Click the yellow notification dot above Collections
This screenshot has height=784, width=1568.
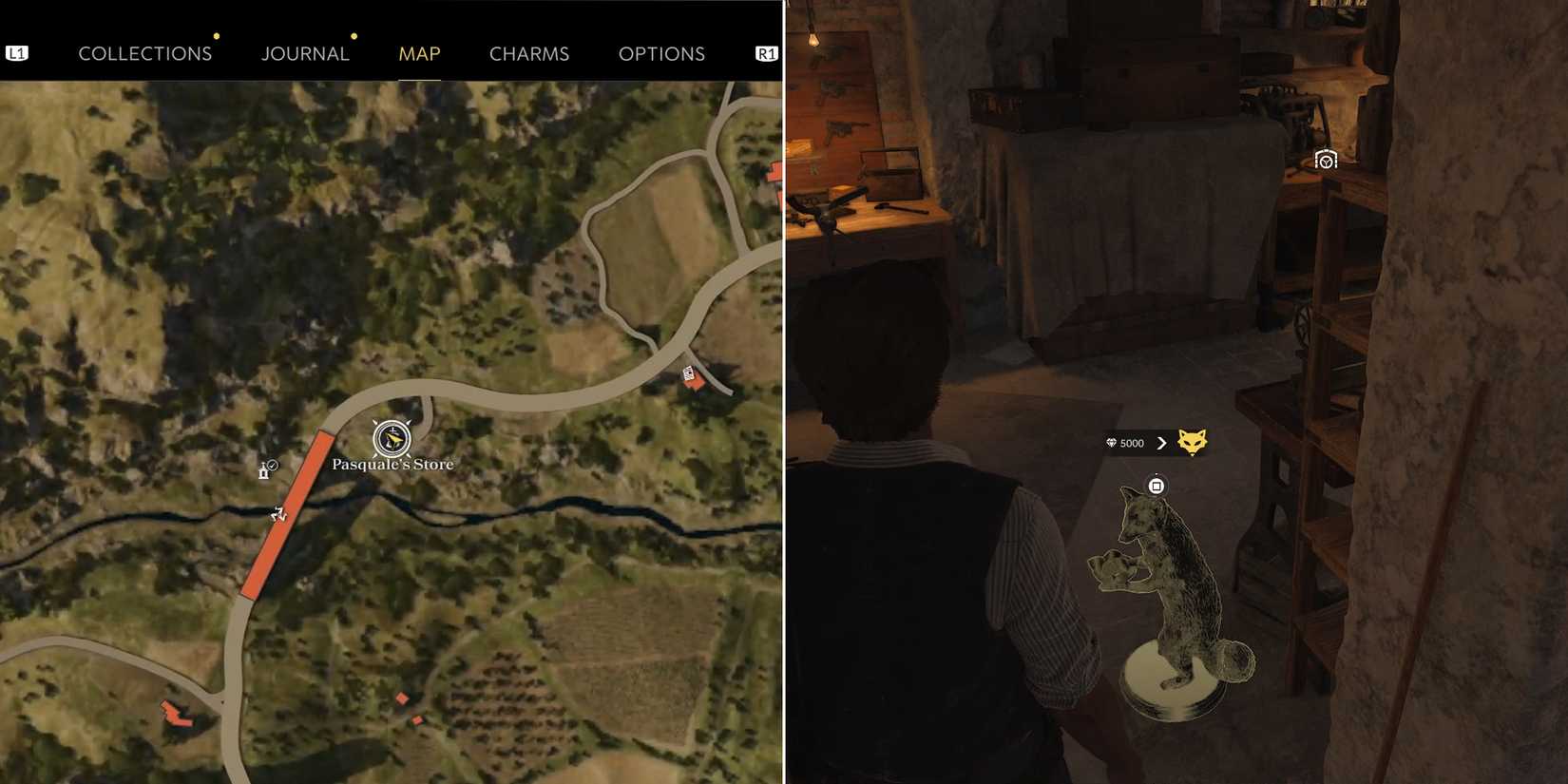217,36
